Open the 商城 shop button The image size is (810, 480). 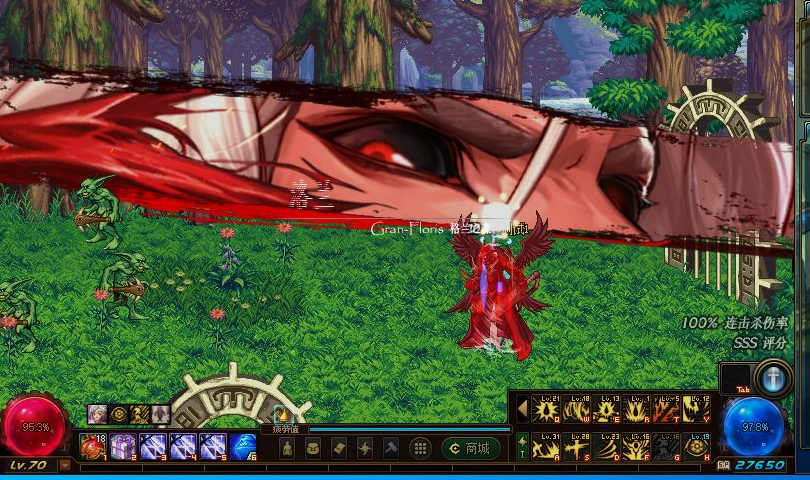(x=471, y=449)
